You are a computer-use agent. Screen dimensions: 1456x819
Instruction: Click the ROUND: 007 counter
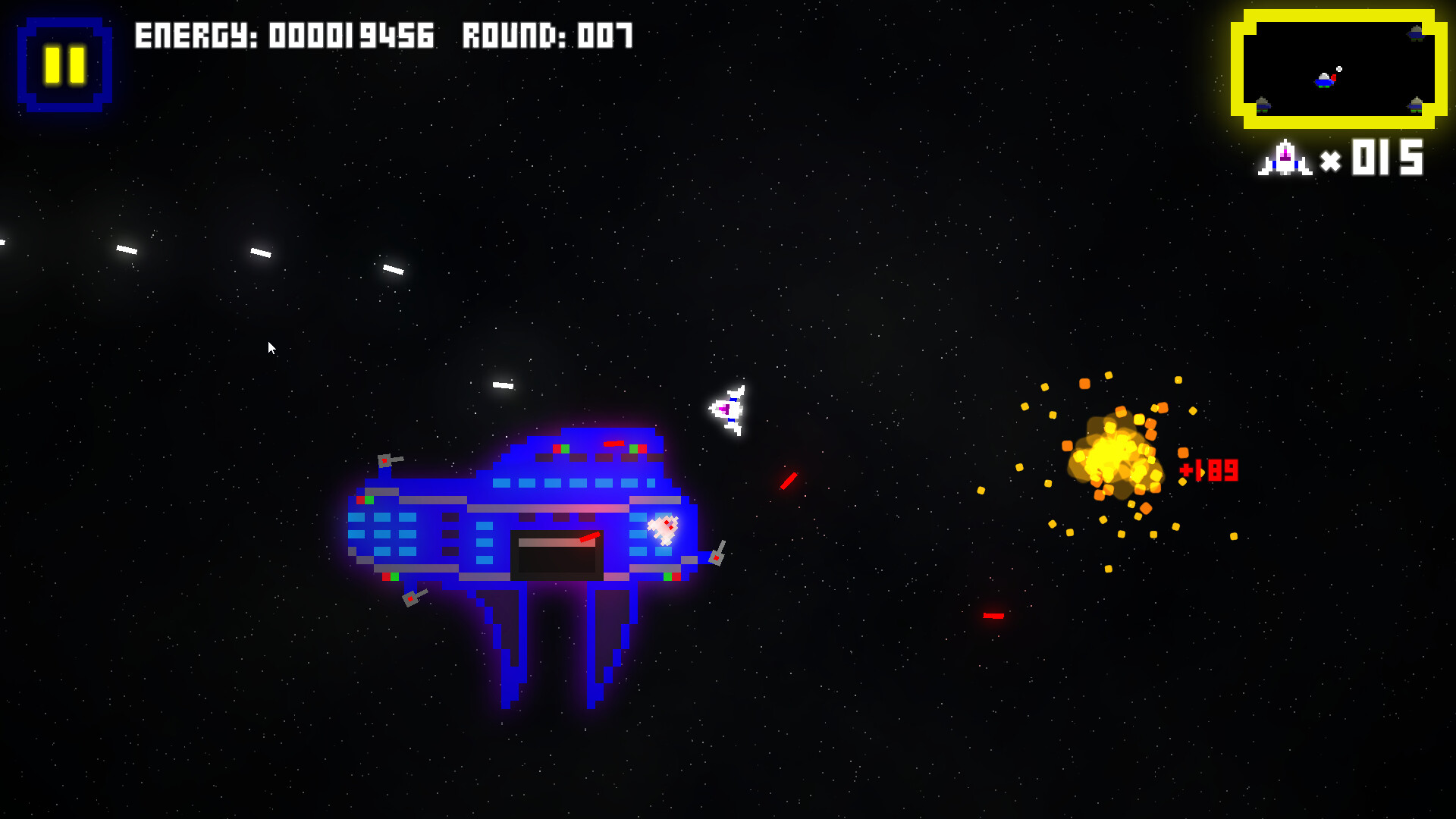546,36
